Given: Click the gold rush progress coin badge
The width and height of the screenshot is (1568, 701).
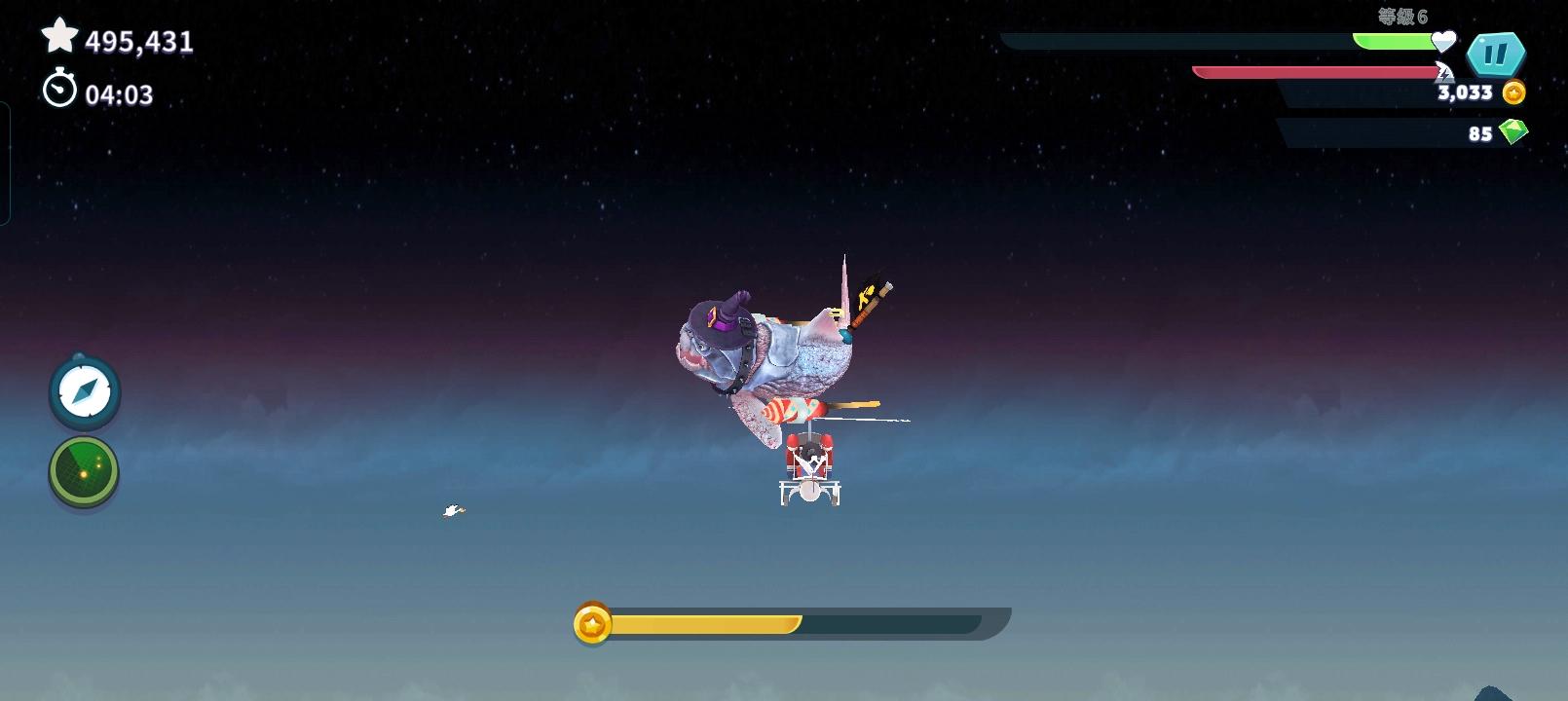Looking at the screenshot, I should pos(592,622).
